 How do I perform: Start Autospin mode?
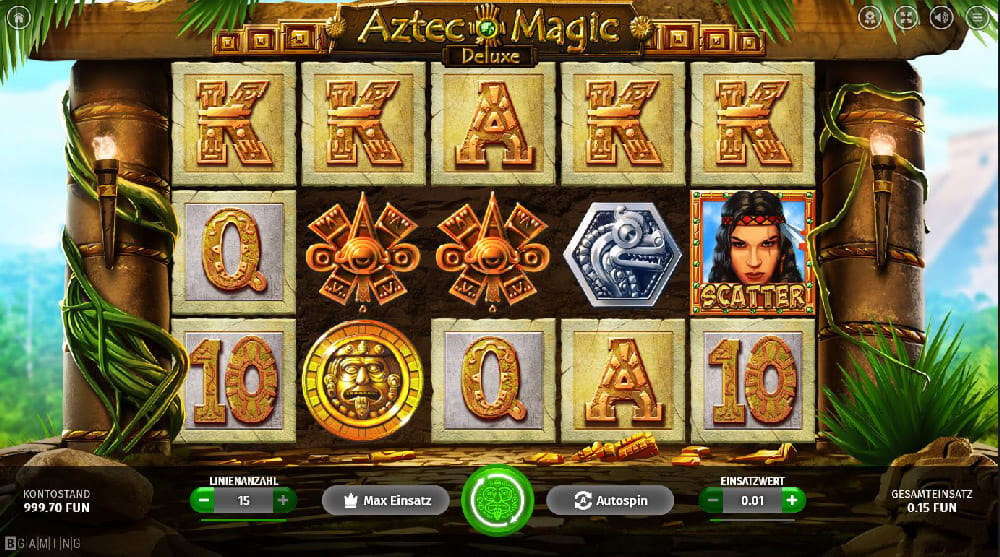point(609,500)
